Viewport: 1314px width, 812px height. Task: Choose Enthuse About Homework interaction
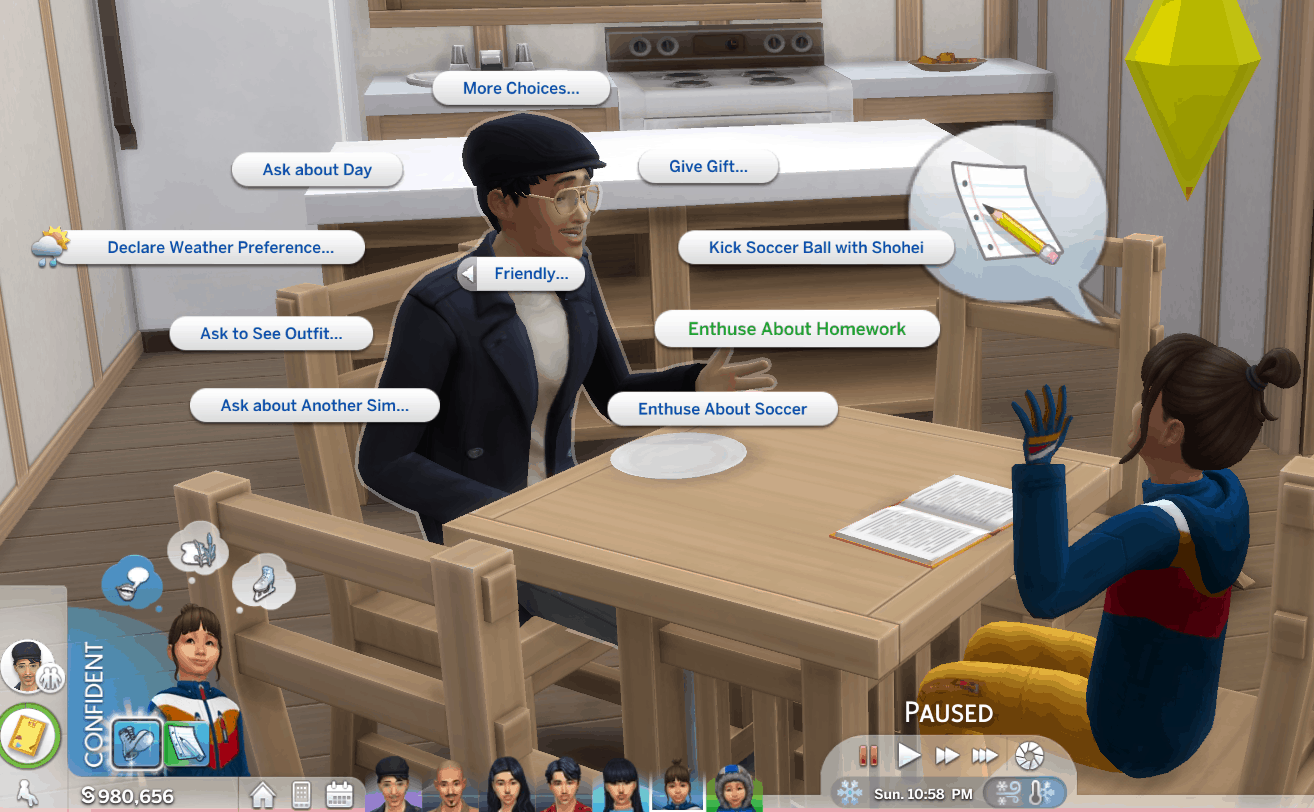[796, 329]
